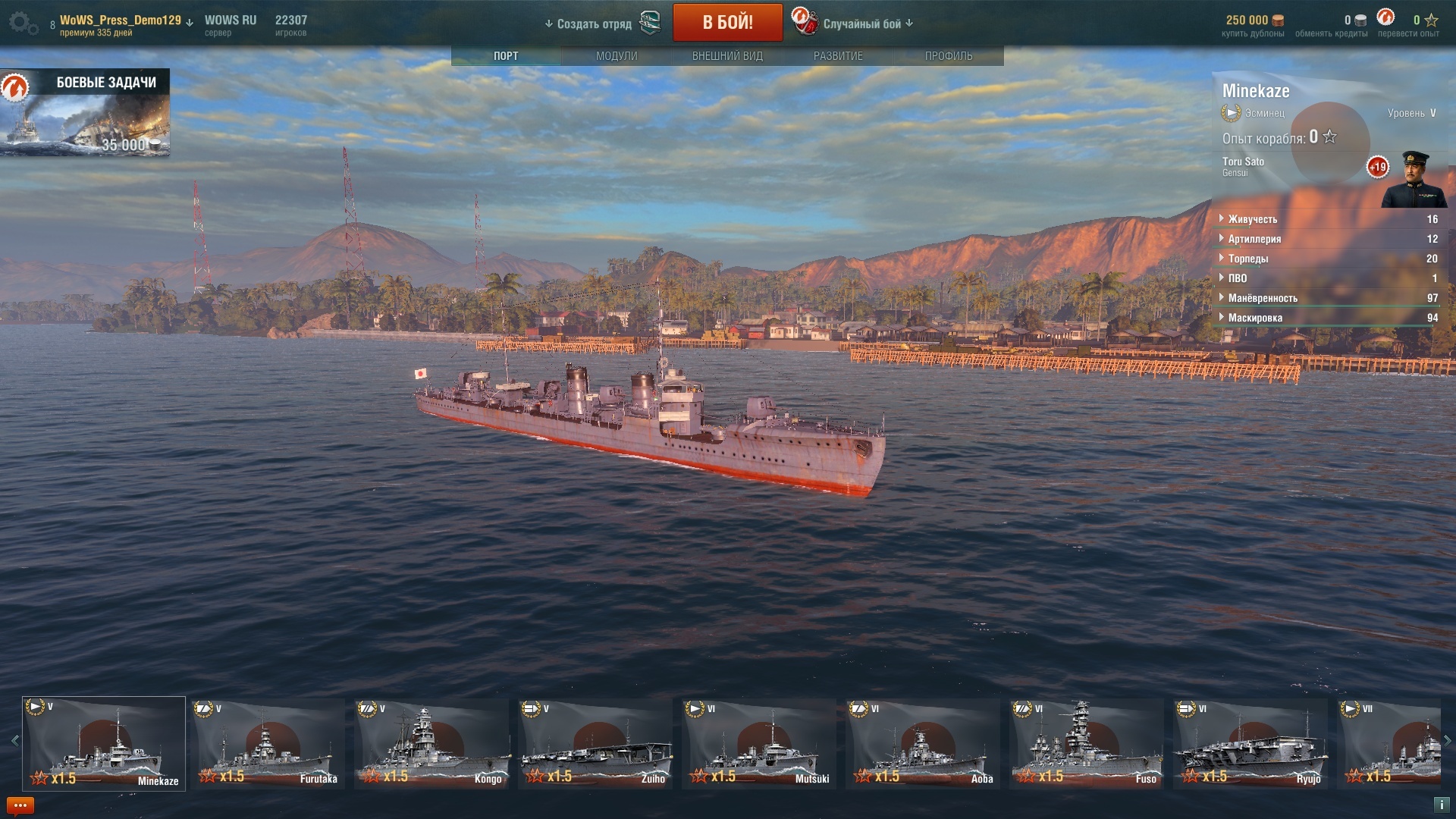Open the Создать отряд division menu

pyautogui.click(x=594, y=24)
